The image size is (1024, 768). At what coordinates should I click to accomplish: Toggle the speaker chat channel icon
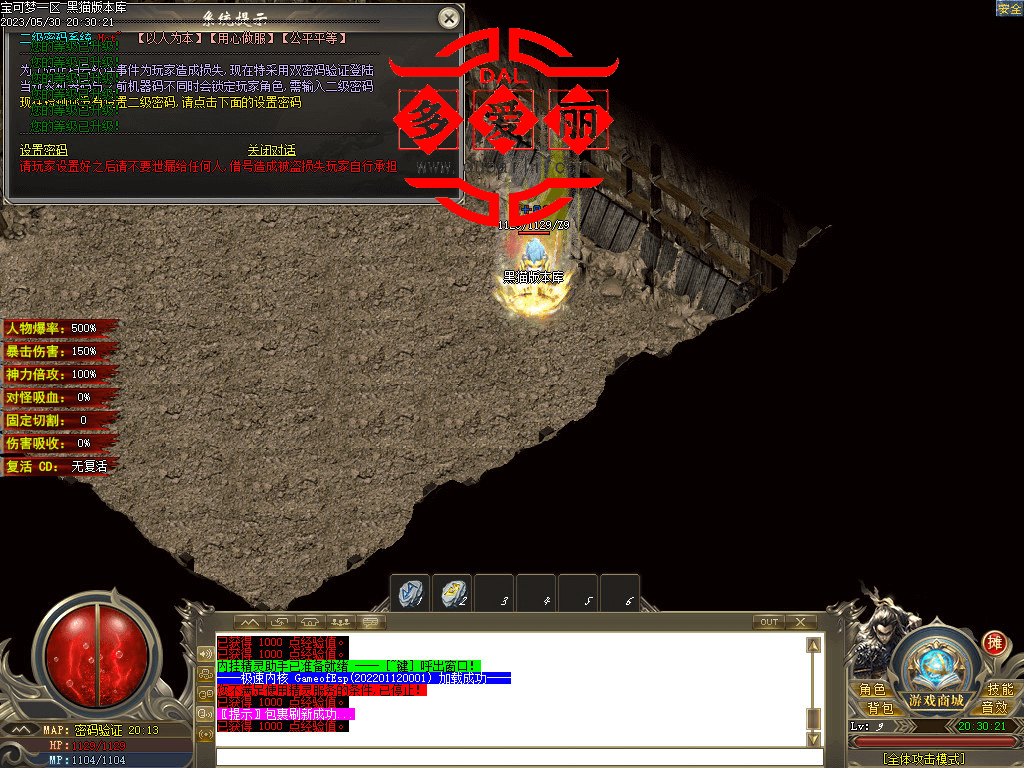pos(207,654)
